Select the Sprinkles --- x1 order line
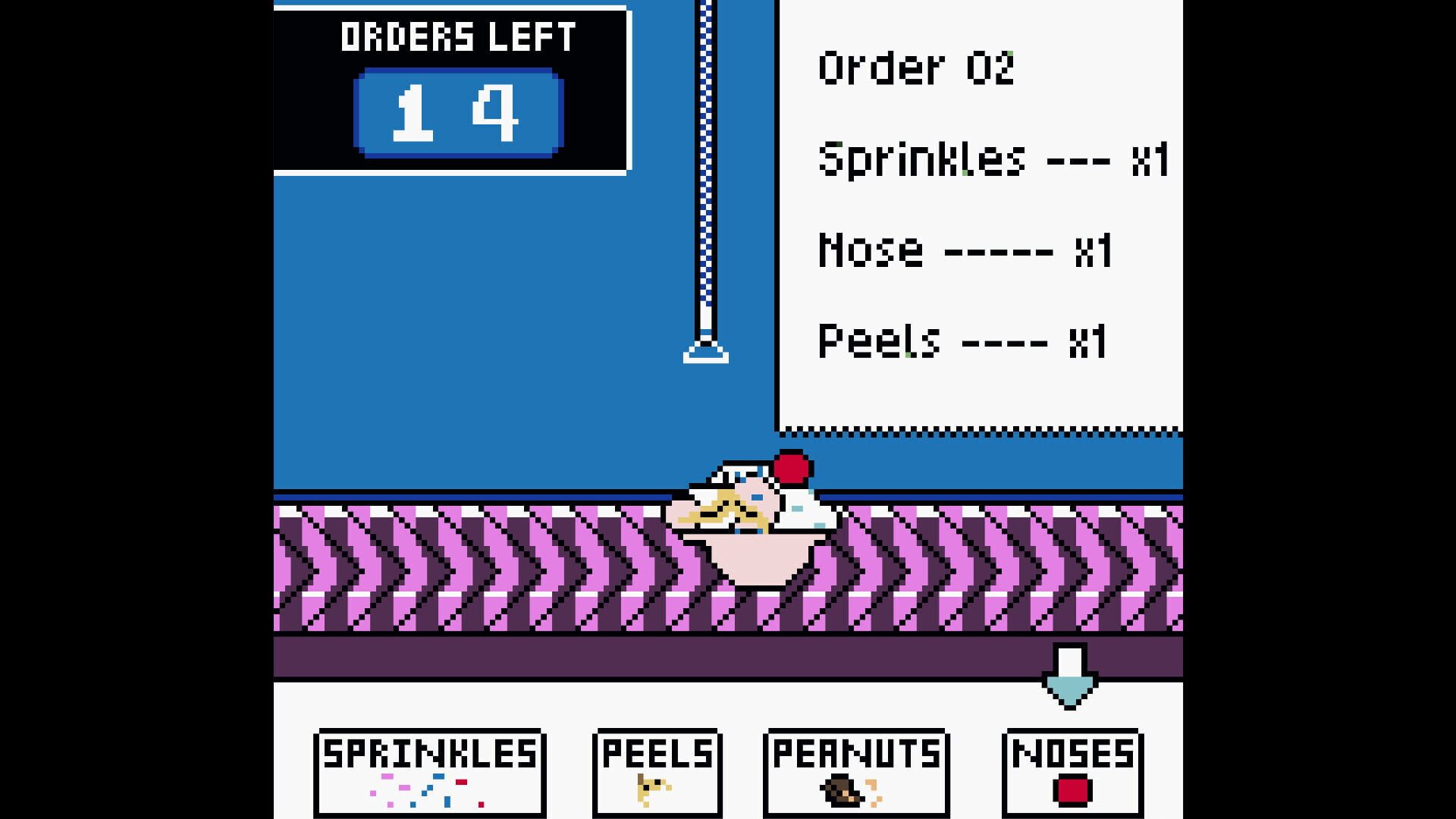The width and height of the screenshot is (1456, 819). [x=993, y=159]
